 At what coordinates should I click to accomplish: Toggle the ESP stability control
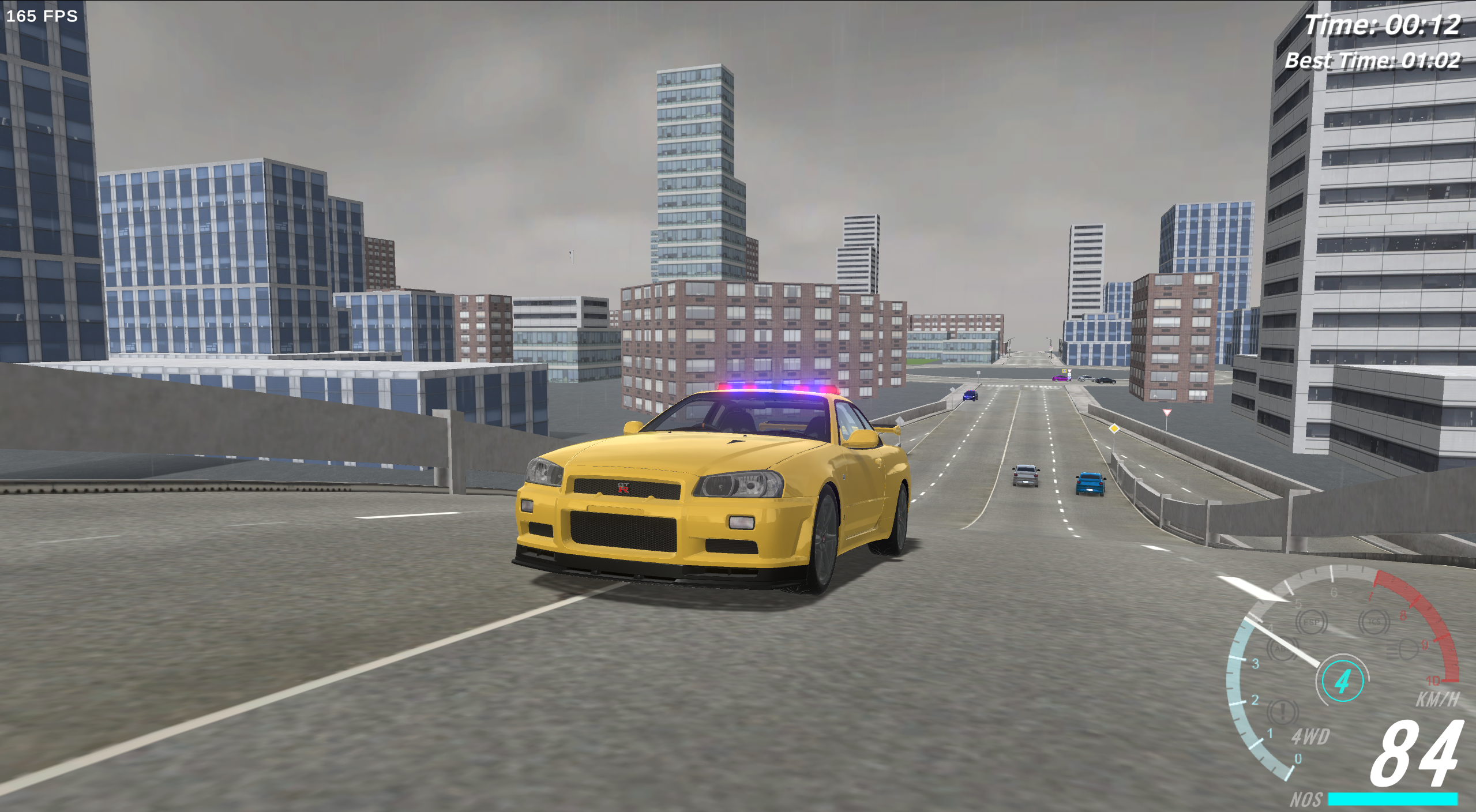click(1310, 622)
